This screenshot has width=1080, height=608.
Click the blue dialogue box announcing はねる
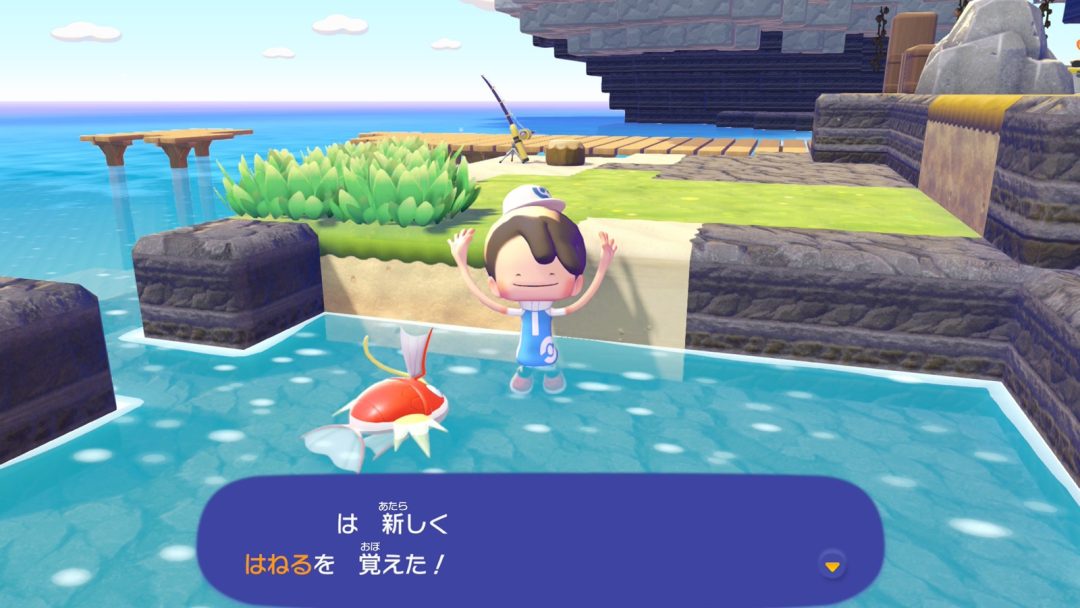pyautogui.click(x=540, y=541)
